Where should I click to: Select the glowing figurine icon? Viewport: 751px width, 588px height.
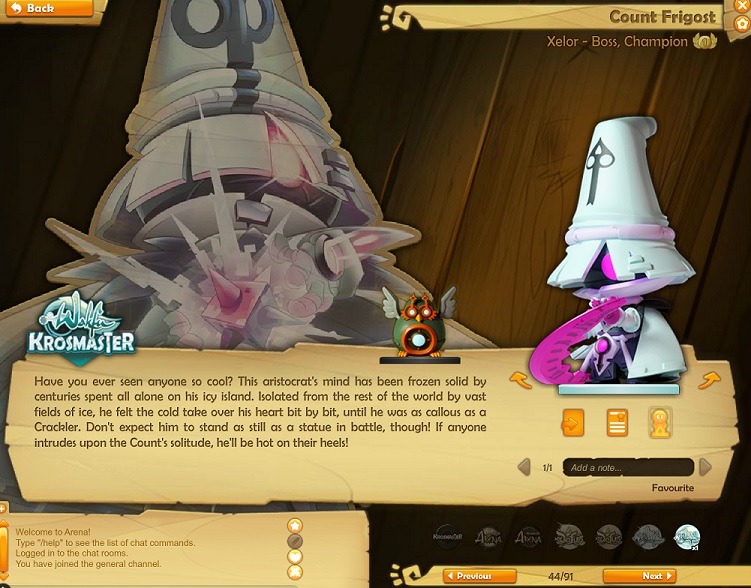point(660,422)
